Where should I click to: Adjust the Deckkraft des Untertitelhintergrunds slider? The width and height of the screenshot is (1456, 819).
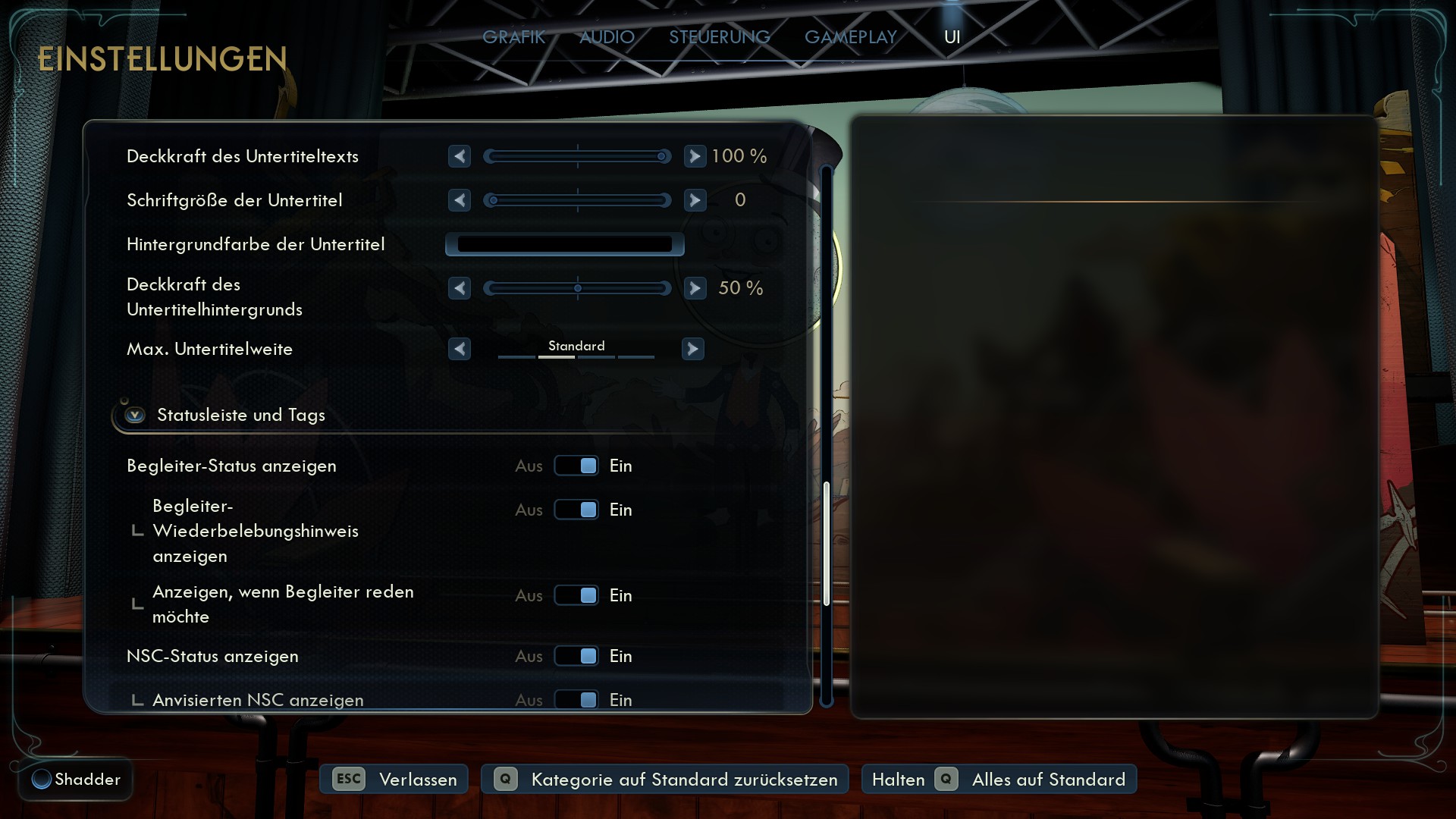point(577,288)
